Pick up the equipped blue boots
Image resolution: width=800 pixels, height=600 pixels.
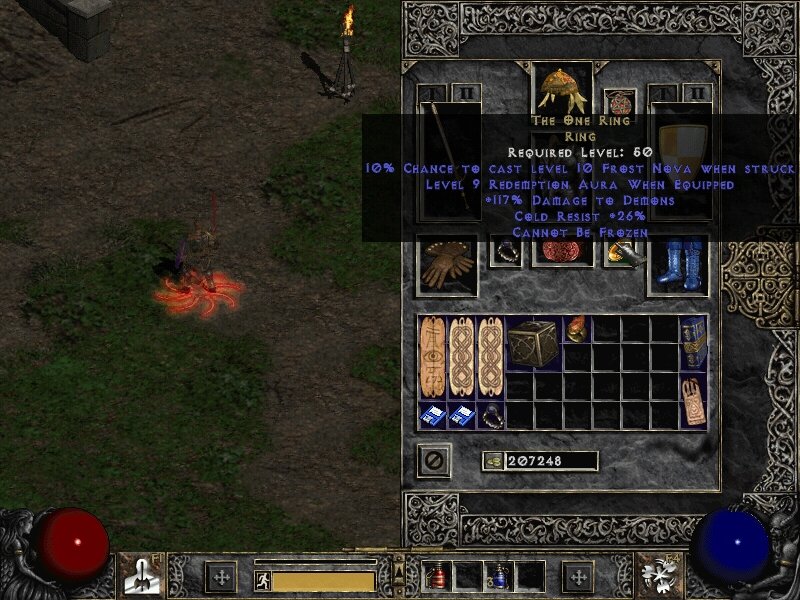click(677, 264)
